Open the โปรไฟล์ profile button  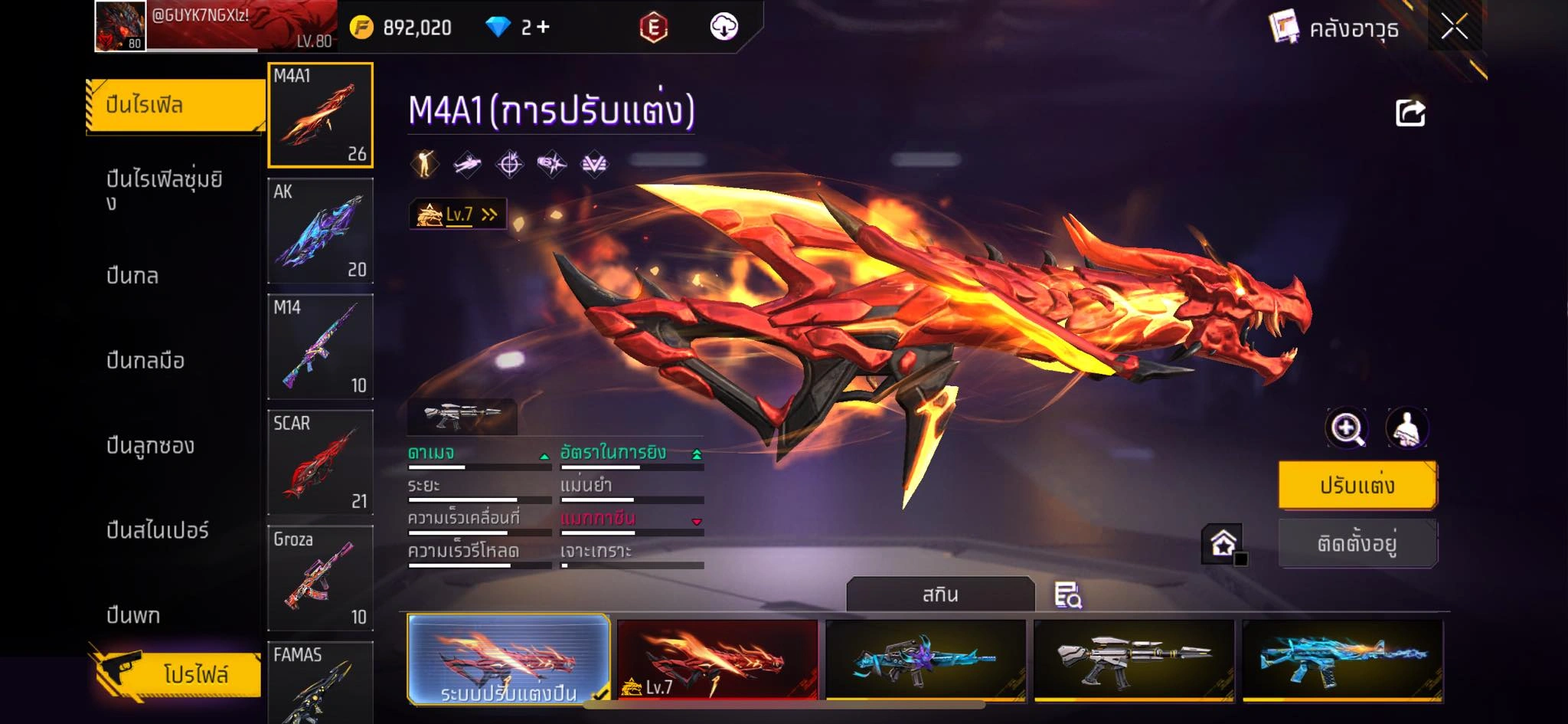pos(178,674)
